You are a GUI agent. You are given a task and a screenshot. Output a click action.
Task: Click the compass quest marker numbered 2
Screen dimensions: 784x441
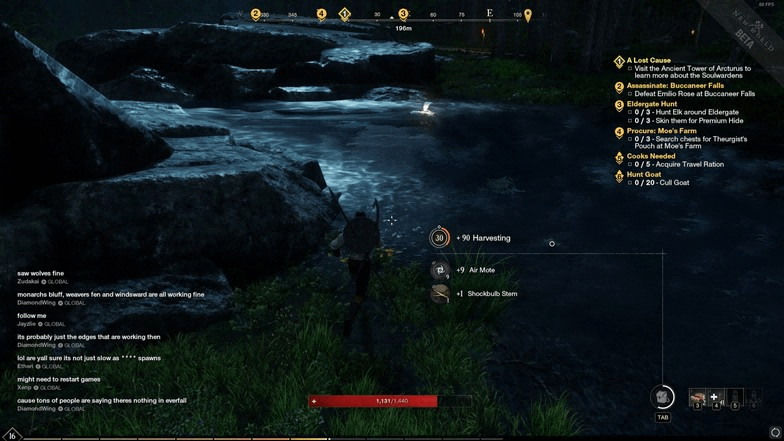[256, 15]
